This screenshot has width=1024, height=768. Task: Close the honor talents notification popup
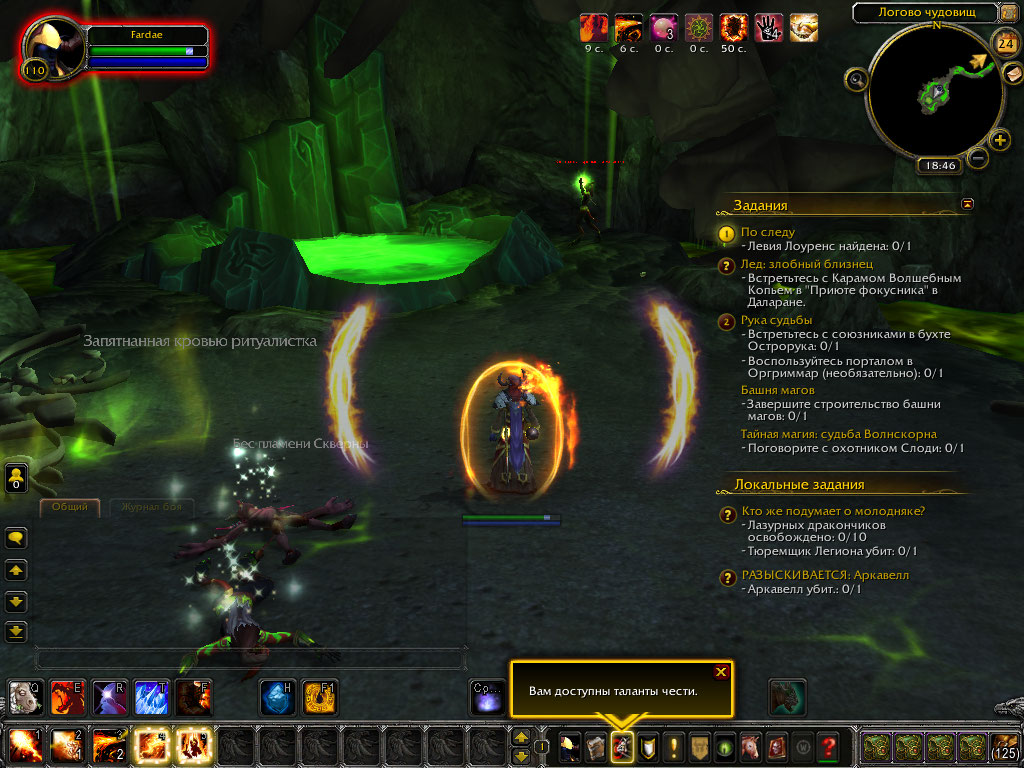[720, 672]
